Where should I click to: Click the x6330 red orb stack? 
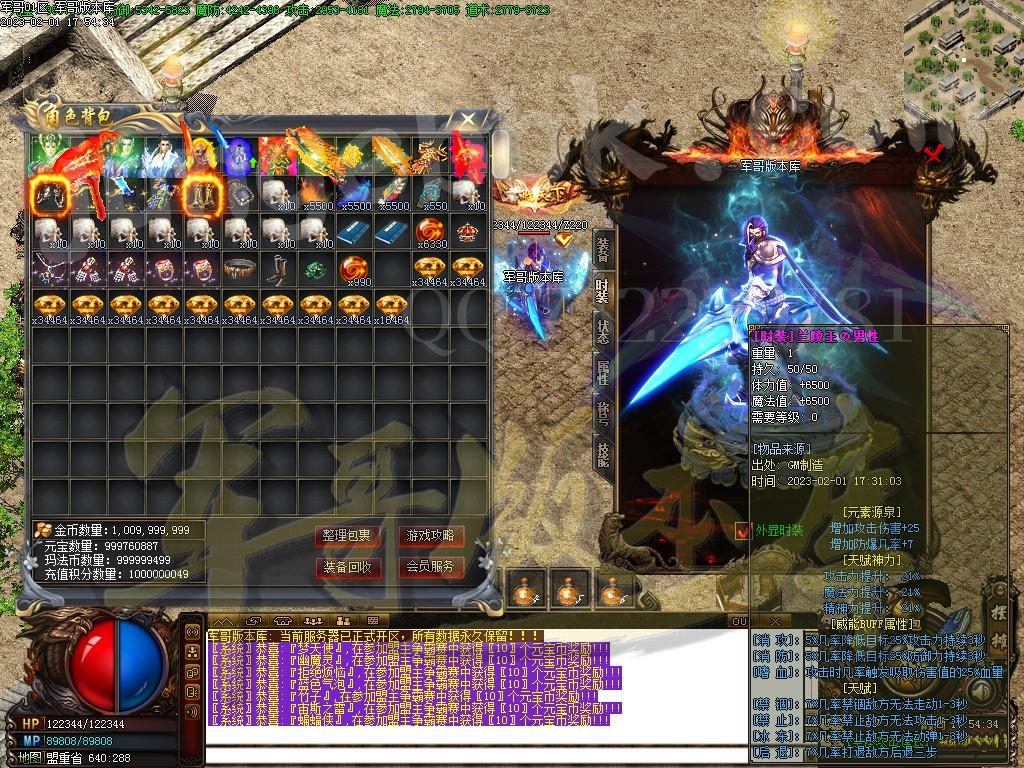pos(430,232)
